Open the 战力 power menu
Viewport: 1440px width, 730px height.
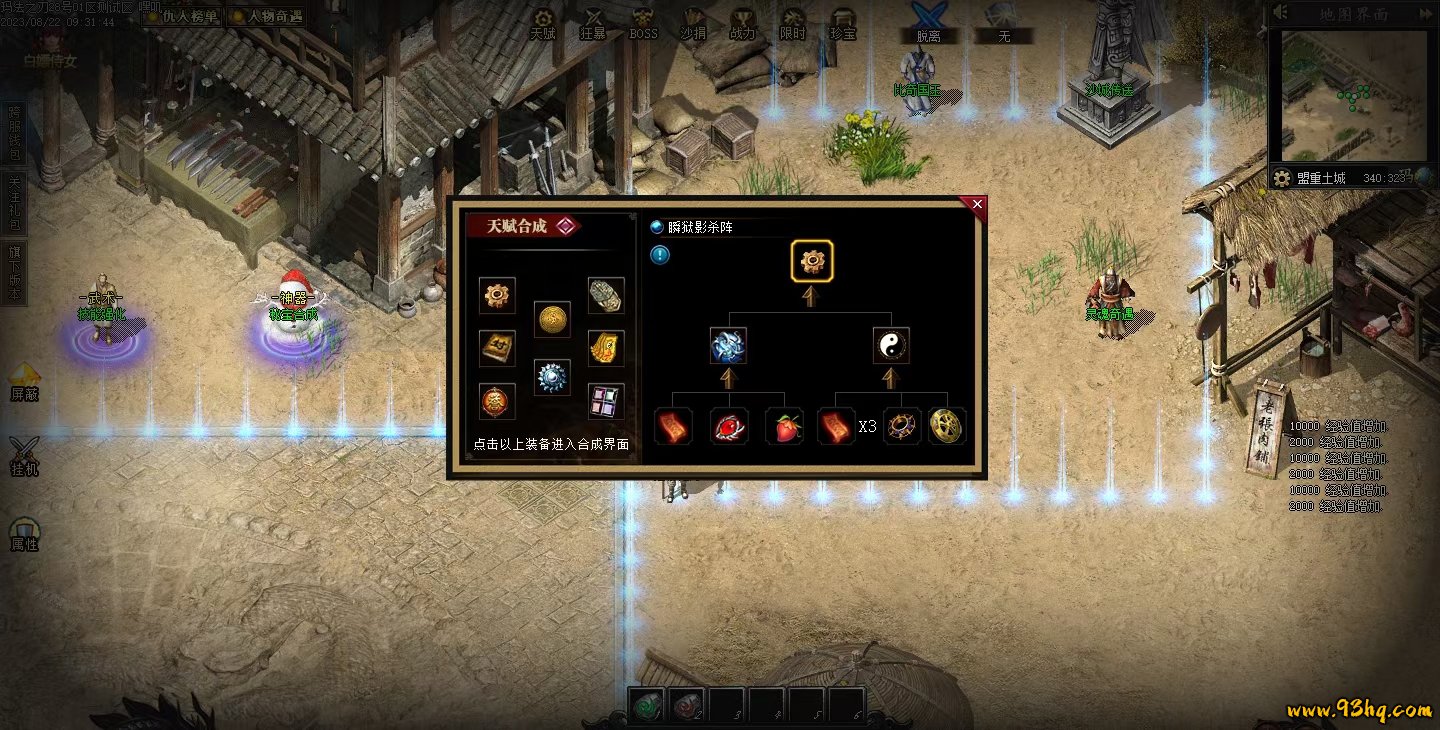click(x=743, y=24)
